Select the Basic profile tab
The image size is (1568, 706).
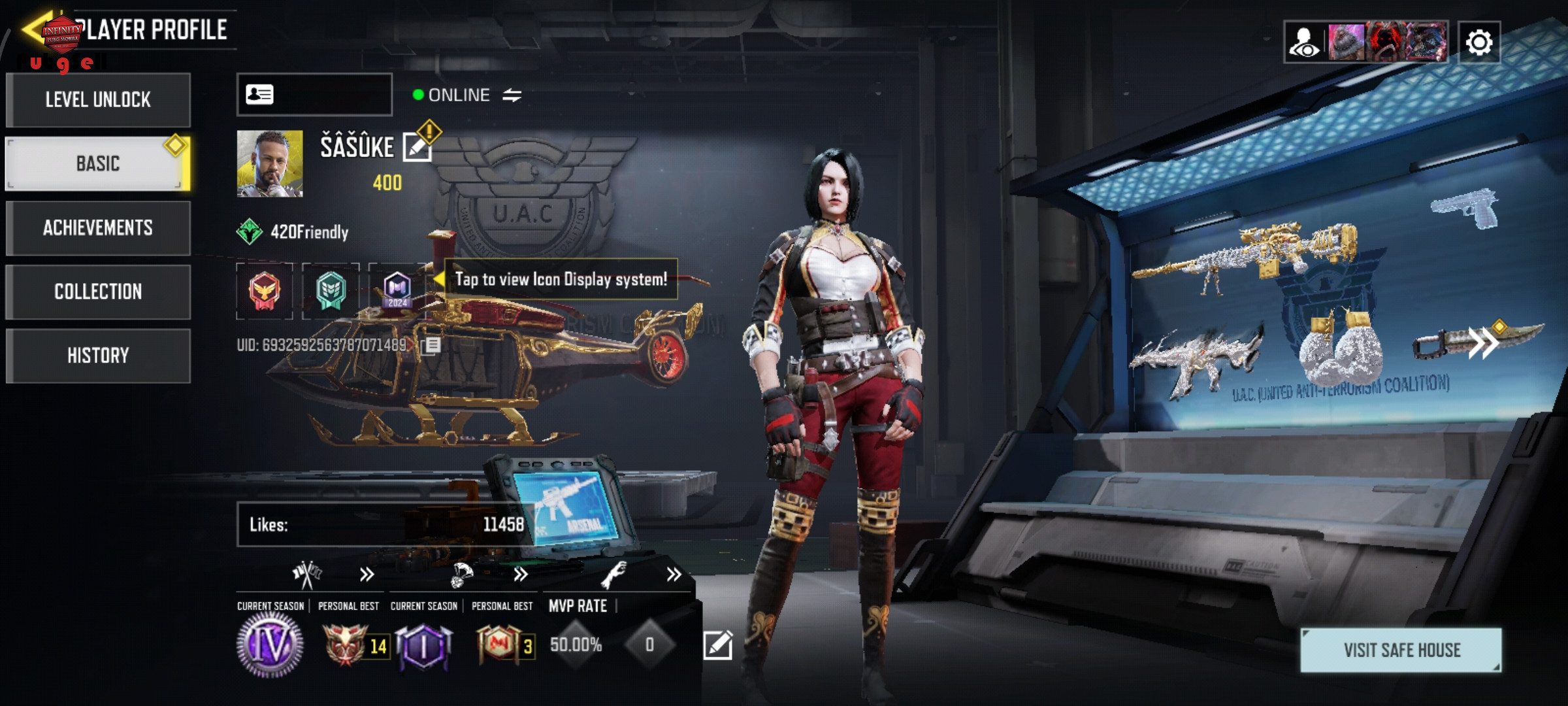(x=98, y=163)
